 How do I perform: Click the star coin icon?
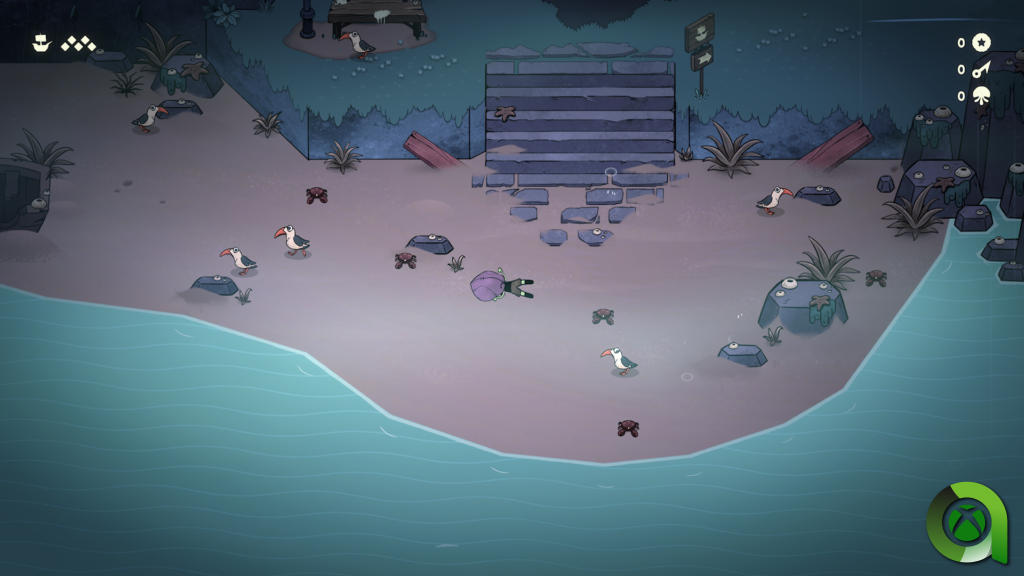[981, 42]
